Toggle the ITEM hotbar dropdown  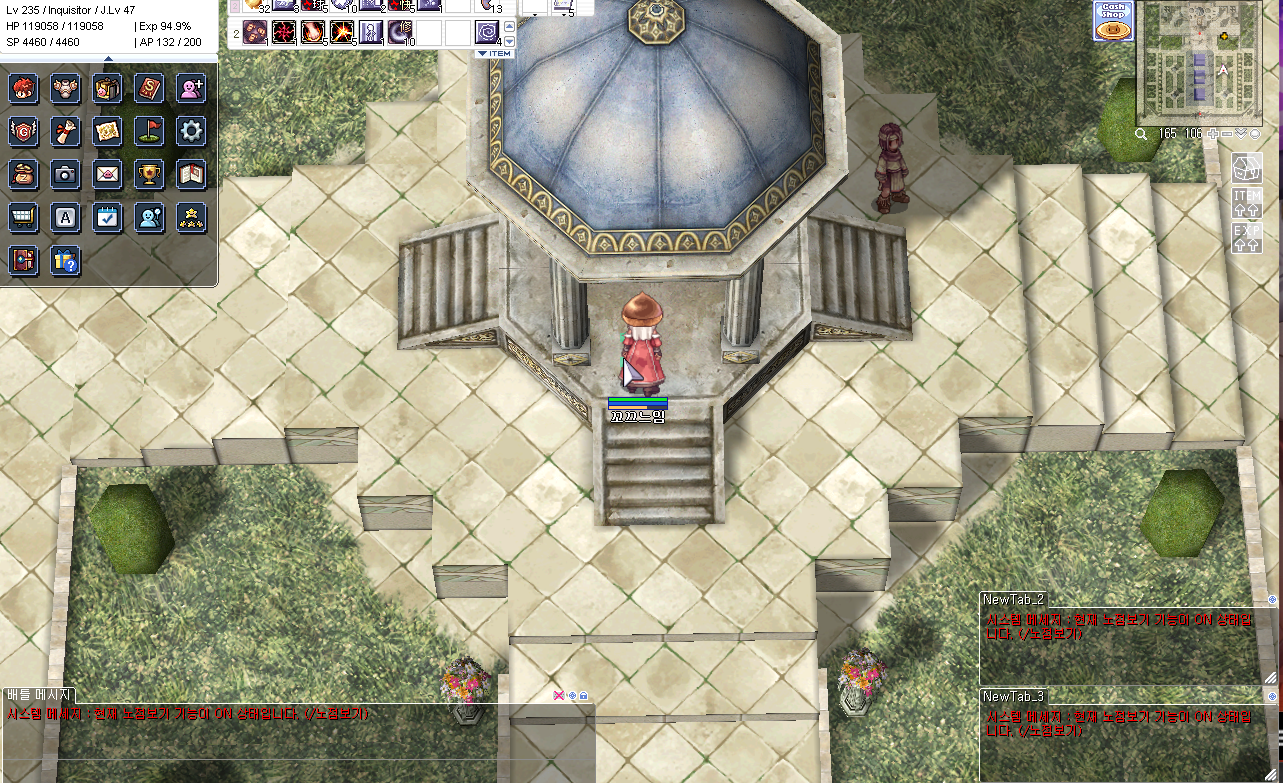[495, 53]
